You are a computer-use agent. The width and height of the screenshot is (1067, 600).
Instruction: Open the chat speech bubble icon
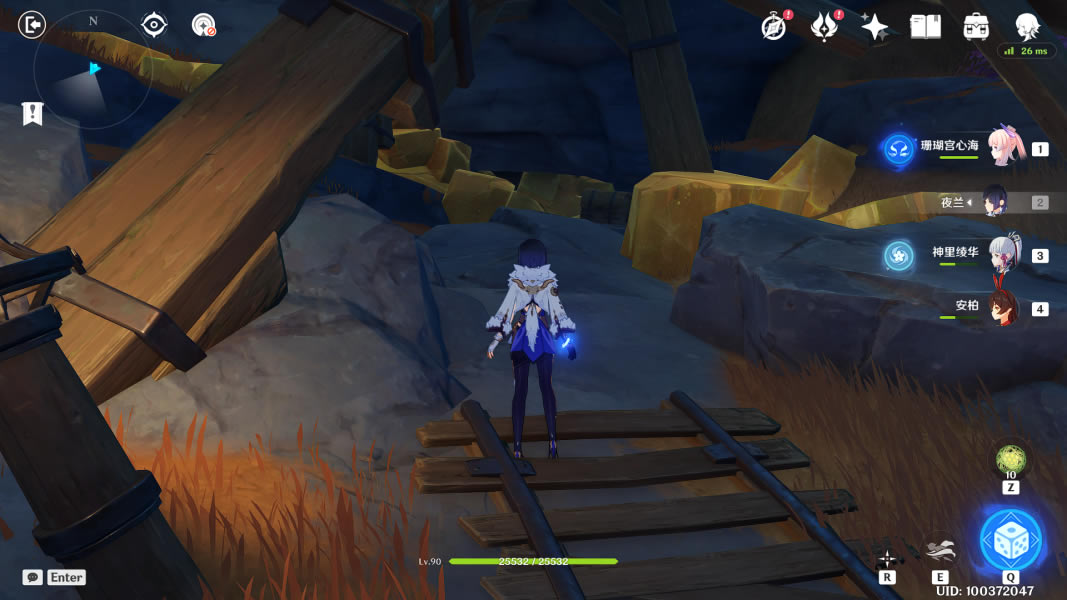[33, 577]
